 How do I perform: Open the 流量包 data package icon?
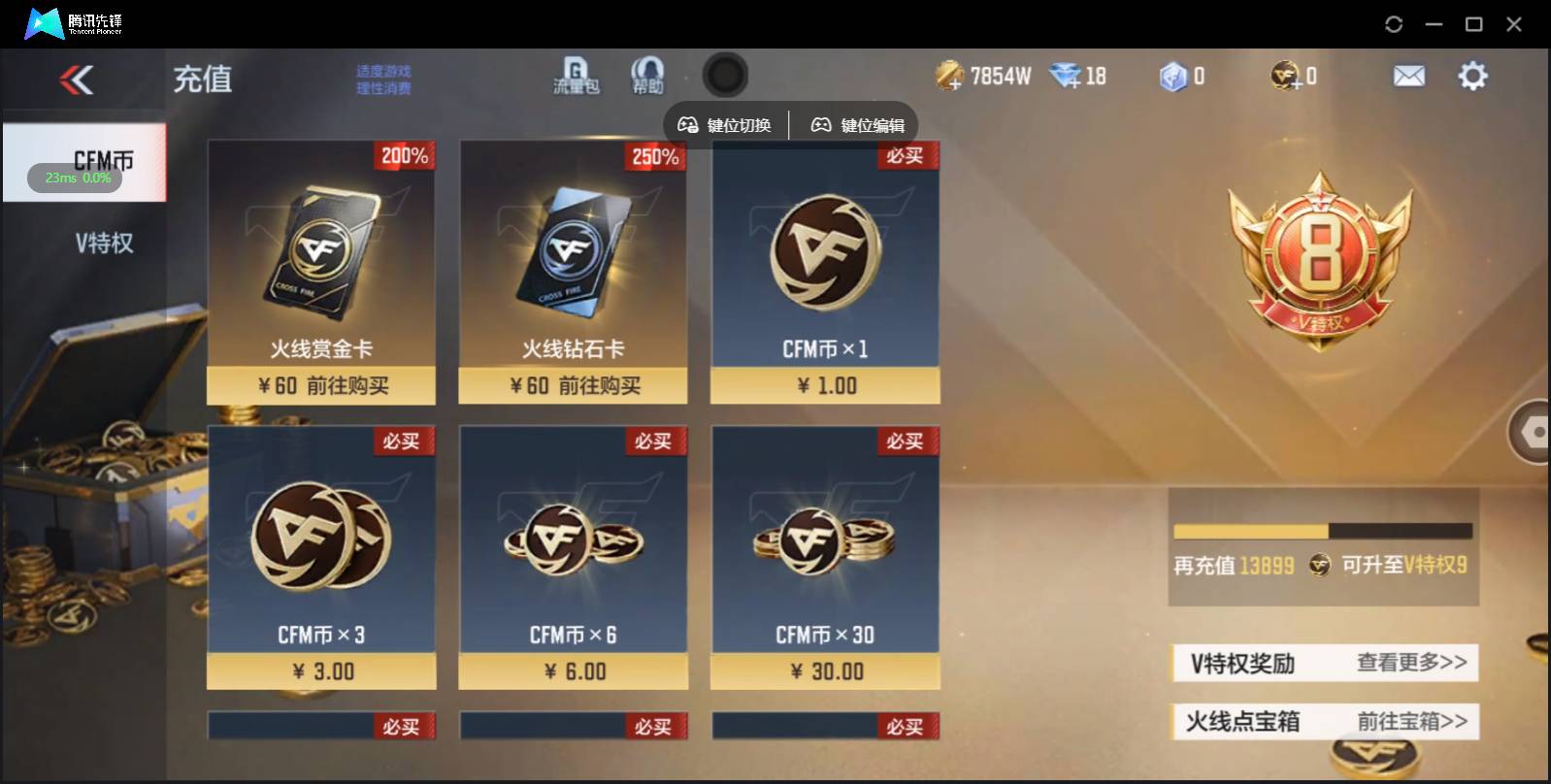point(576,76)
